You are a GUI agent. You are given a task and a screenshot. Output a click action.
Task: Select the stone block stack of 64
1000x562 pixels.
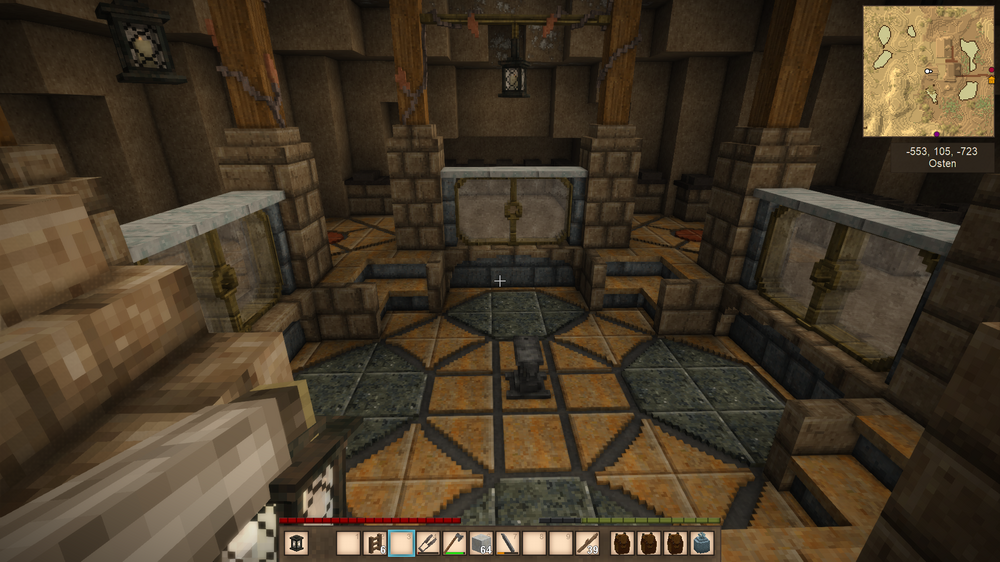[x=482, y=543]
